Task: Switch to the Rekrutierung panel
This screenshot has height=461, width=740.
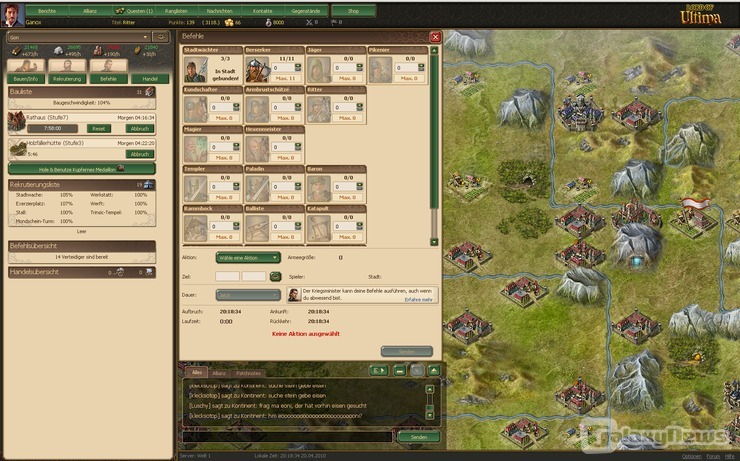Action: 67,77
